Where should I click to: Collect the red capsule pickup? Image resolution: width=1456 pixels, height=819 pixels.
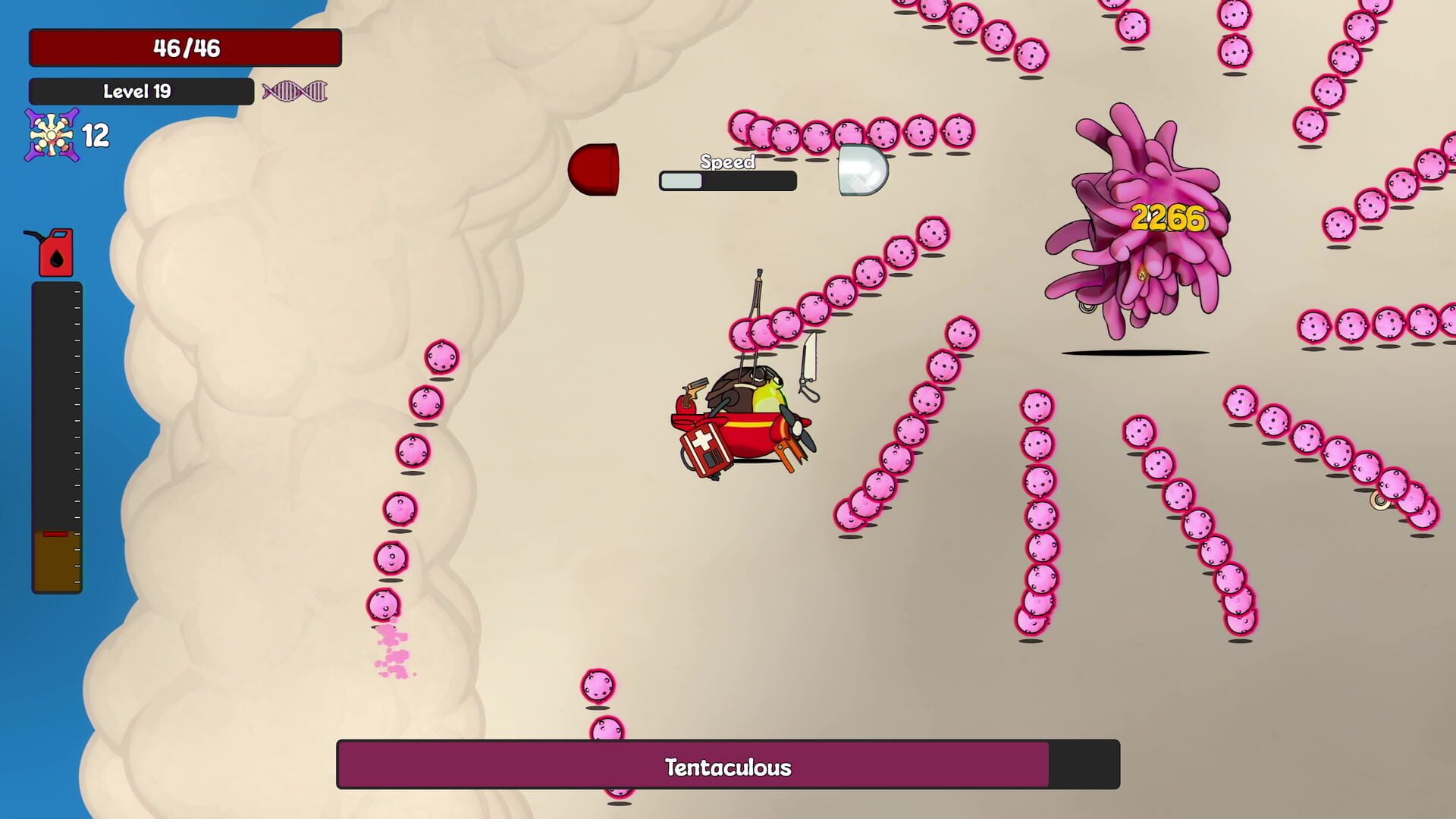[x=595, y=168]
